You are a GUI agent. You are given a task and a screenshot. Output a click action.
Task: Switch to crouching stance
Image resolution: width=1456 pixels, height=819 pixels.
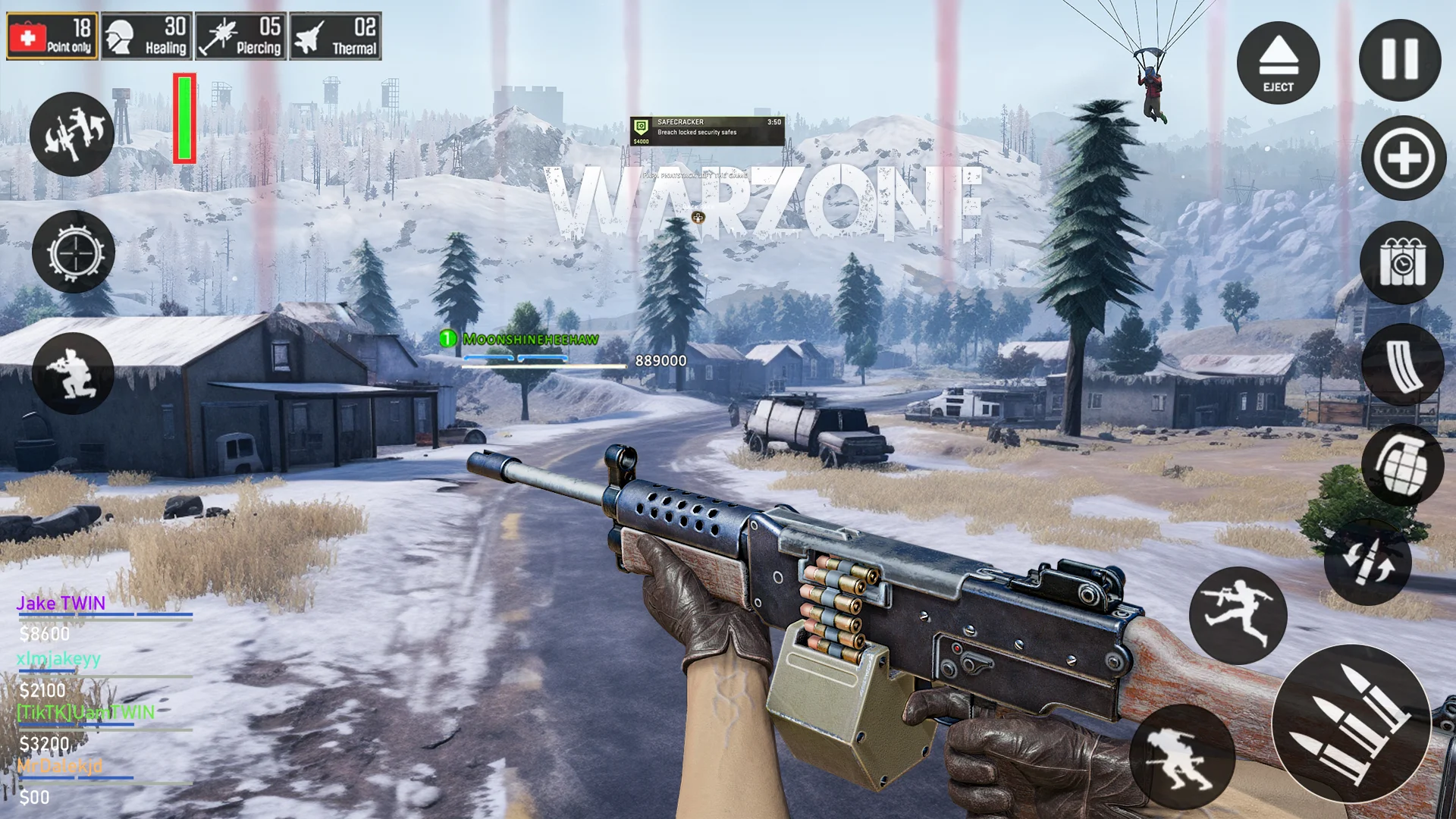coord(73,372)
